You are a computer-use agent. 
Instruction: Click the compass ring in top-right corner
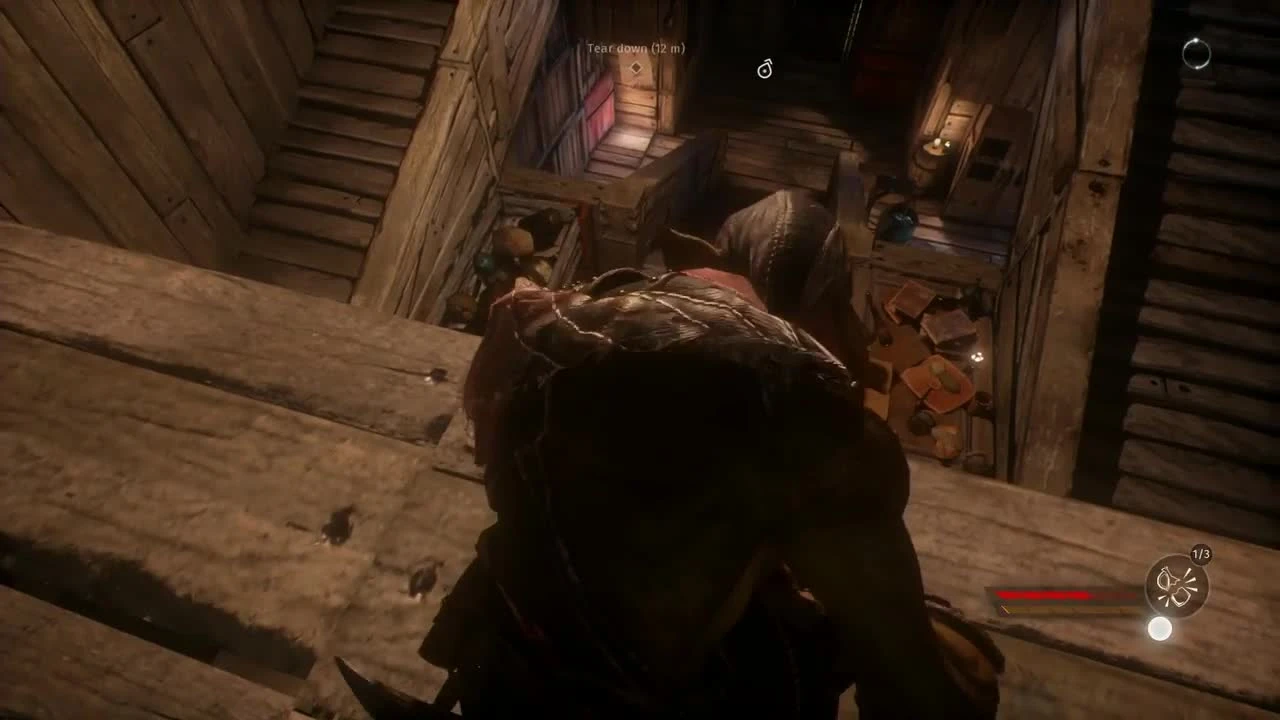(x=1196, y=54)
